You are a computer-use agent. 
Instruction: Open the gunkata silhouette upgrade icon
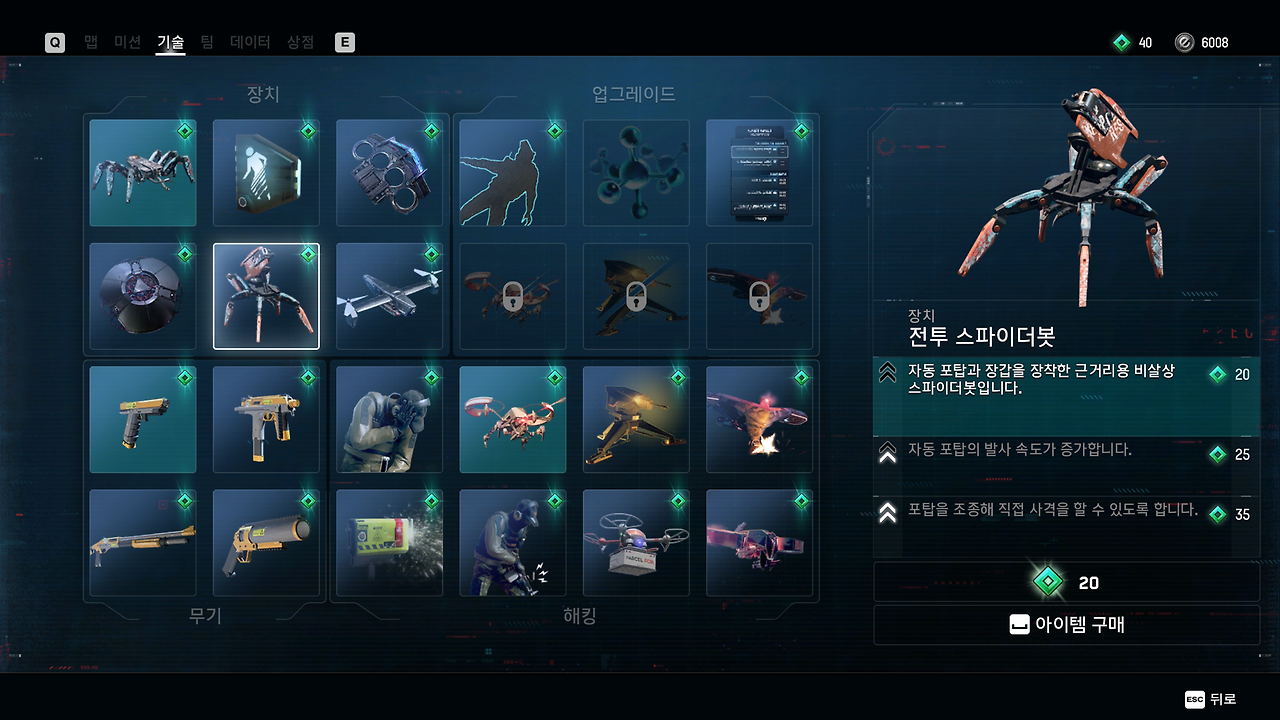[x=512, y=172]
